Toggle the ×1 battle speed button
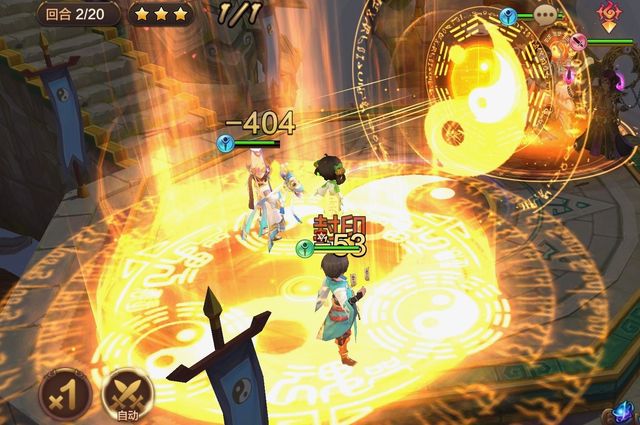 coord(64,395)
